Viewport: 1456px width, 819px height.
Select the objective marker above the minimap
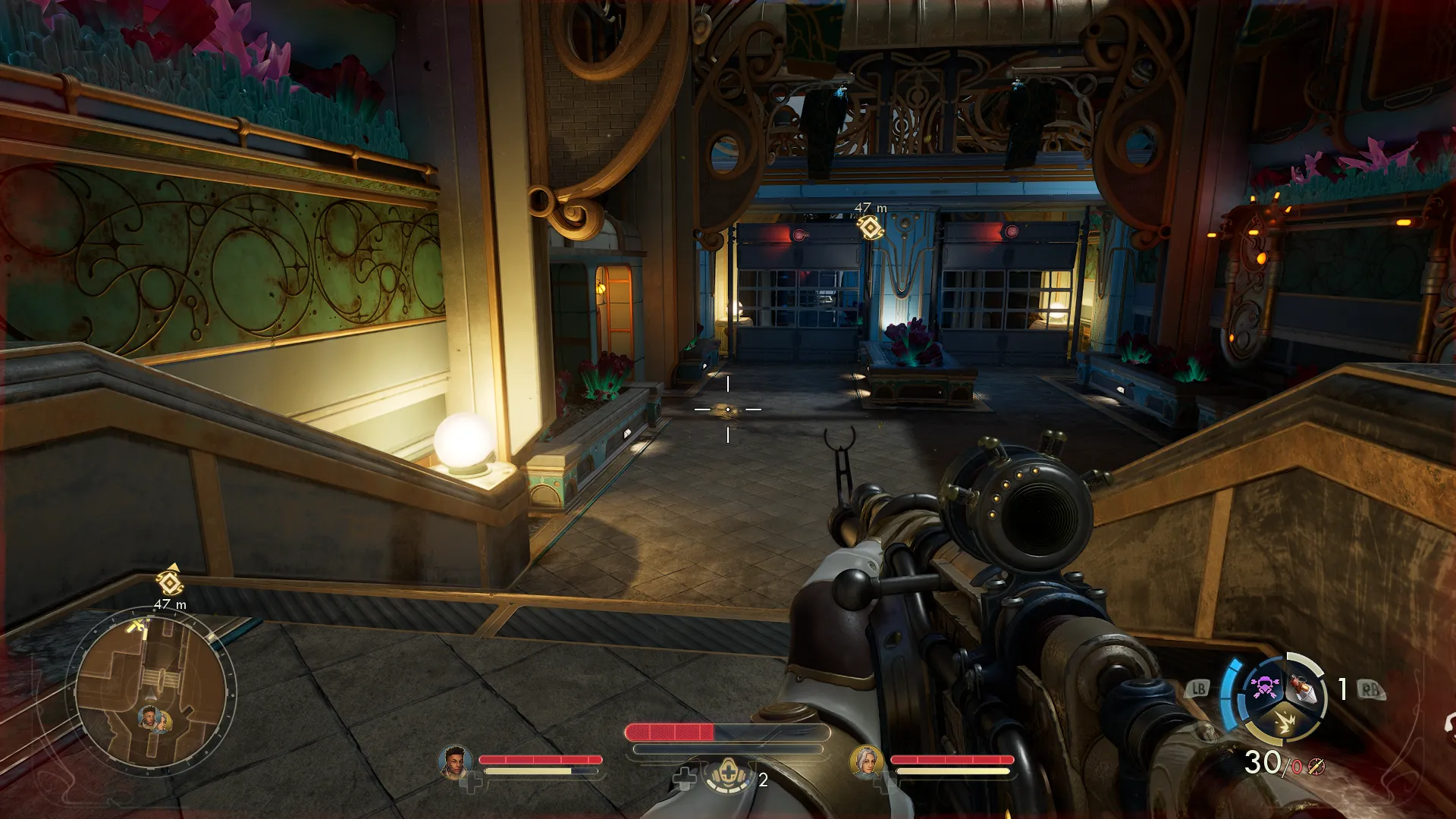tap(170, 582)
